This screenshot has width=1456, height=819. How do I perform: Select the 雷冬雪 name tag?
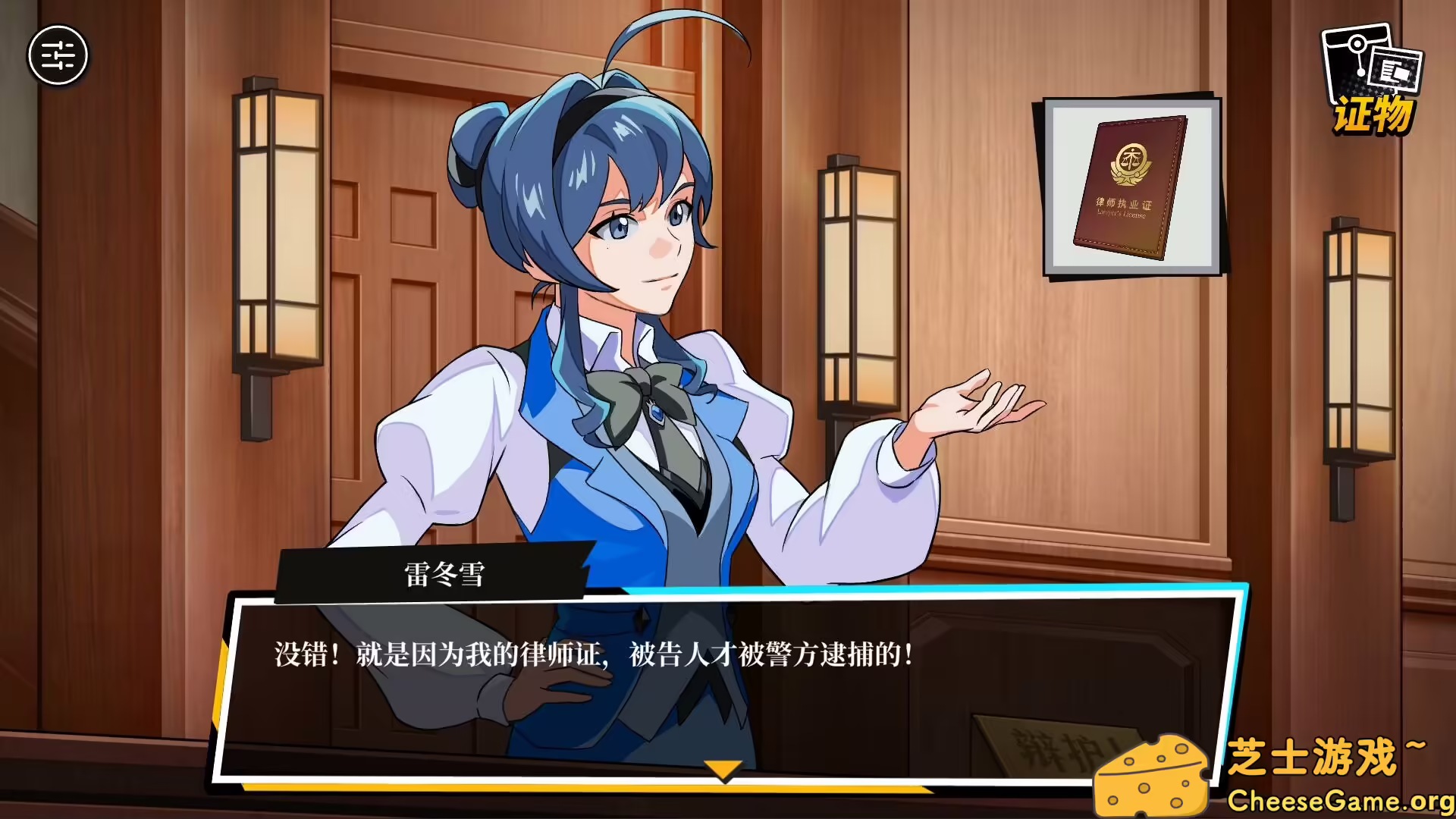pos(440,573)
